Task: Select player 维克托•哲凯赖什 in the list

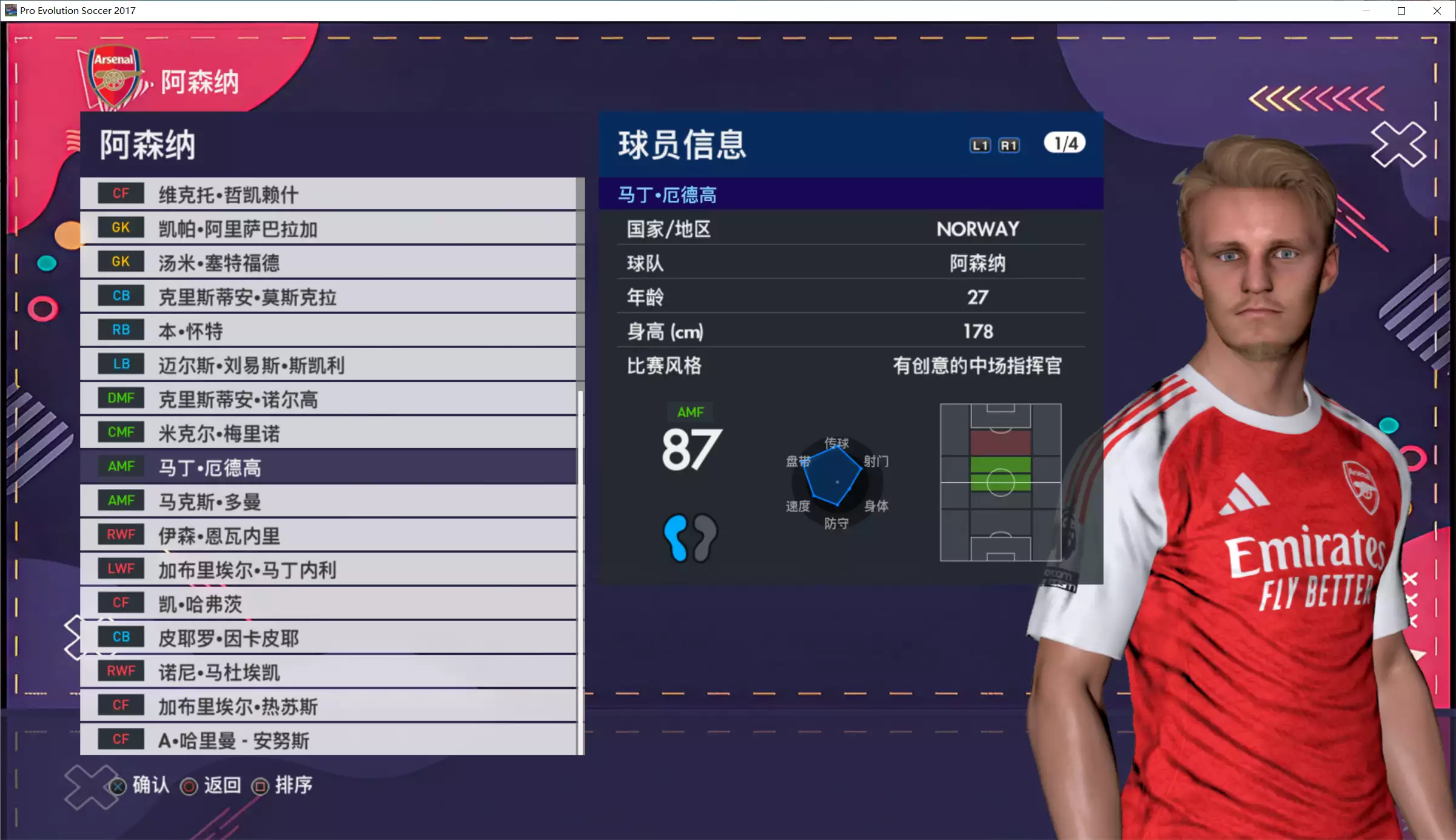Action: tap(327, 194)
